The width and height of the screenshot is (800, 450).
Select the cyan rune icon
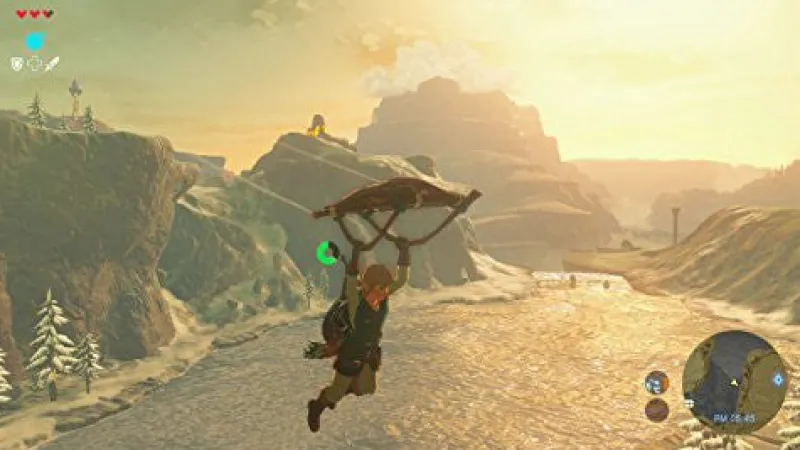coord(35,41)
